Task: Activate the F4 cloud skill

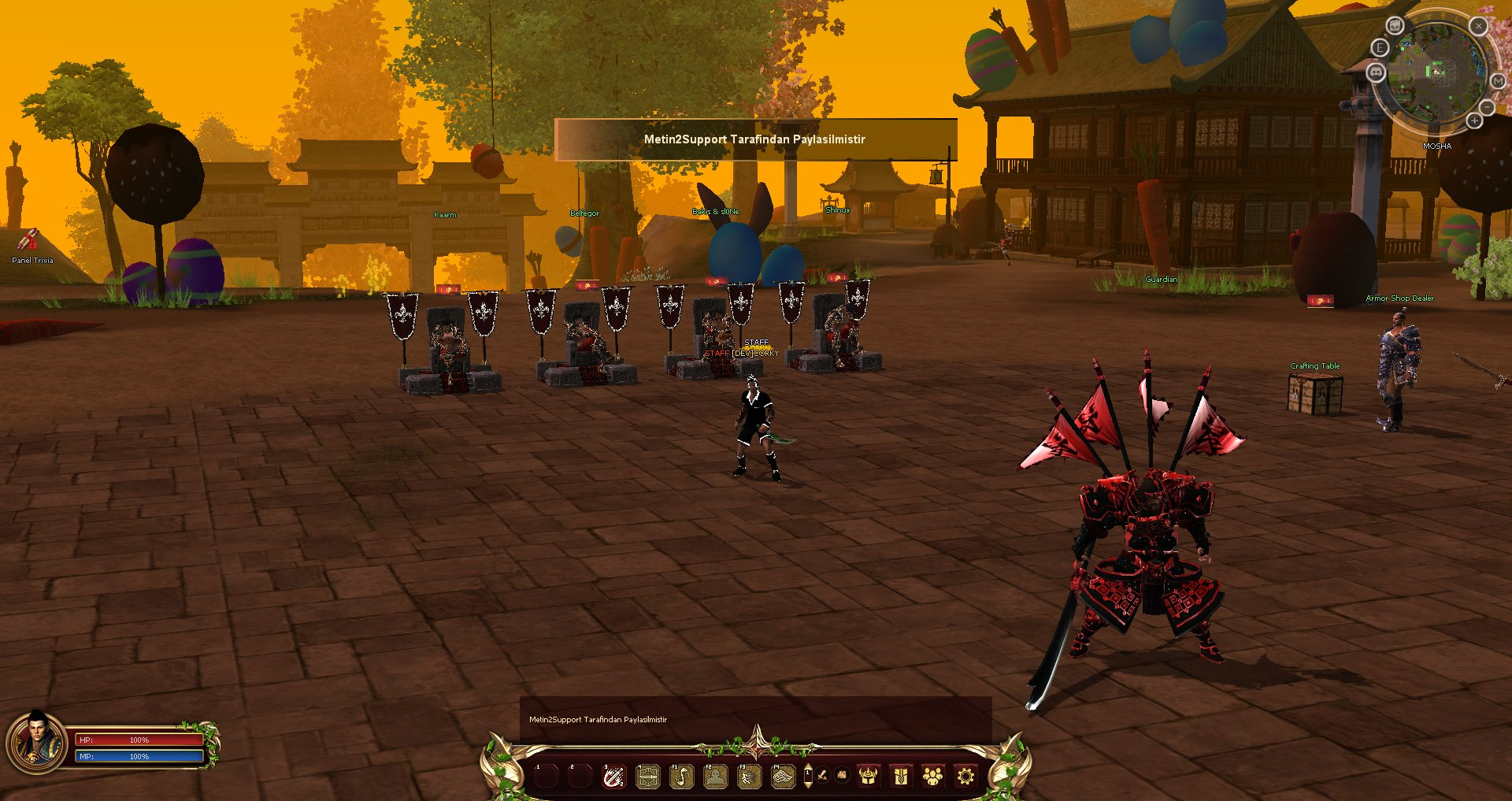Action: [783, 777]
